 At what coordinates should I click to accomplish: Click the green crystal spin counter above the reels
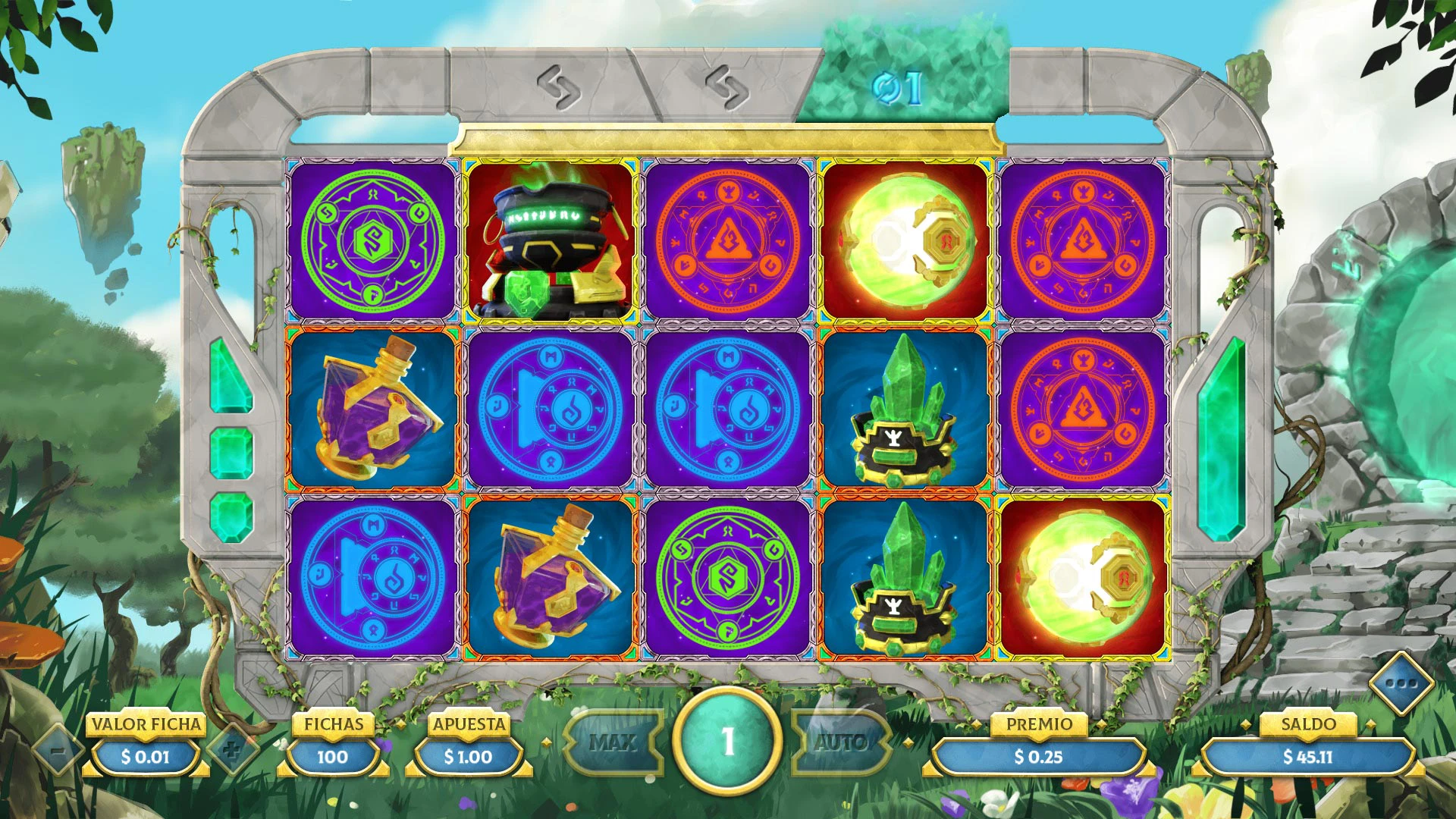click(899, 87)
